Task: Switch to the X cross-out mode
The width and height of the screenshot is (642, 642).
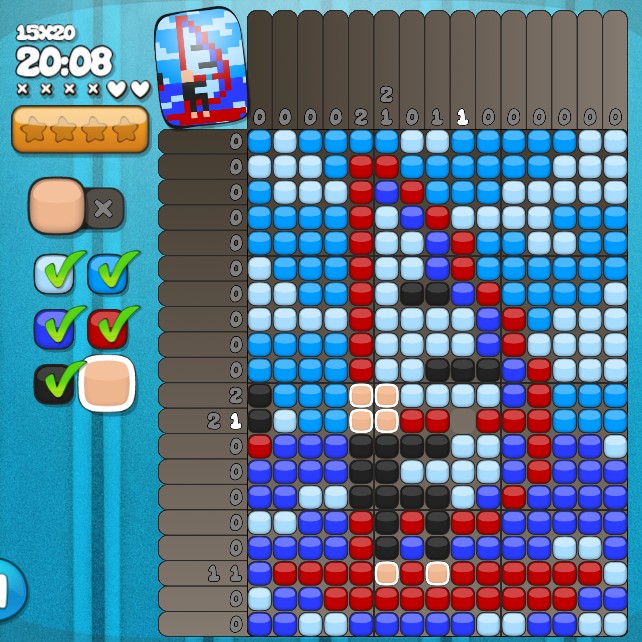Action: point(103,208)
